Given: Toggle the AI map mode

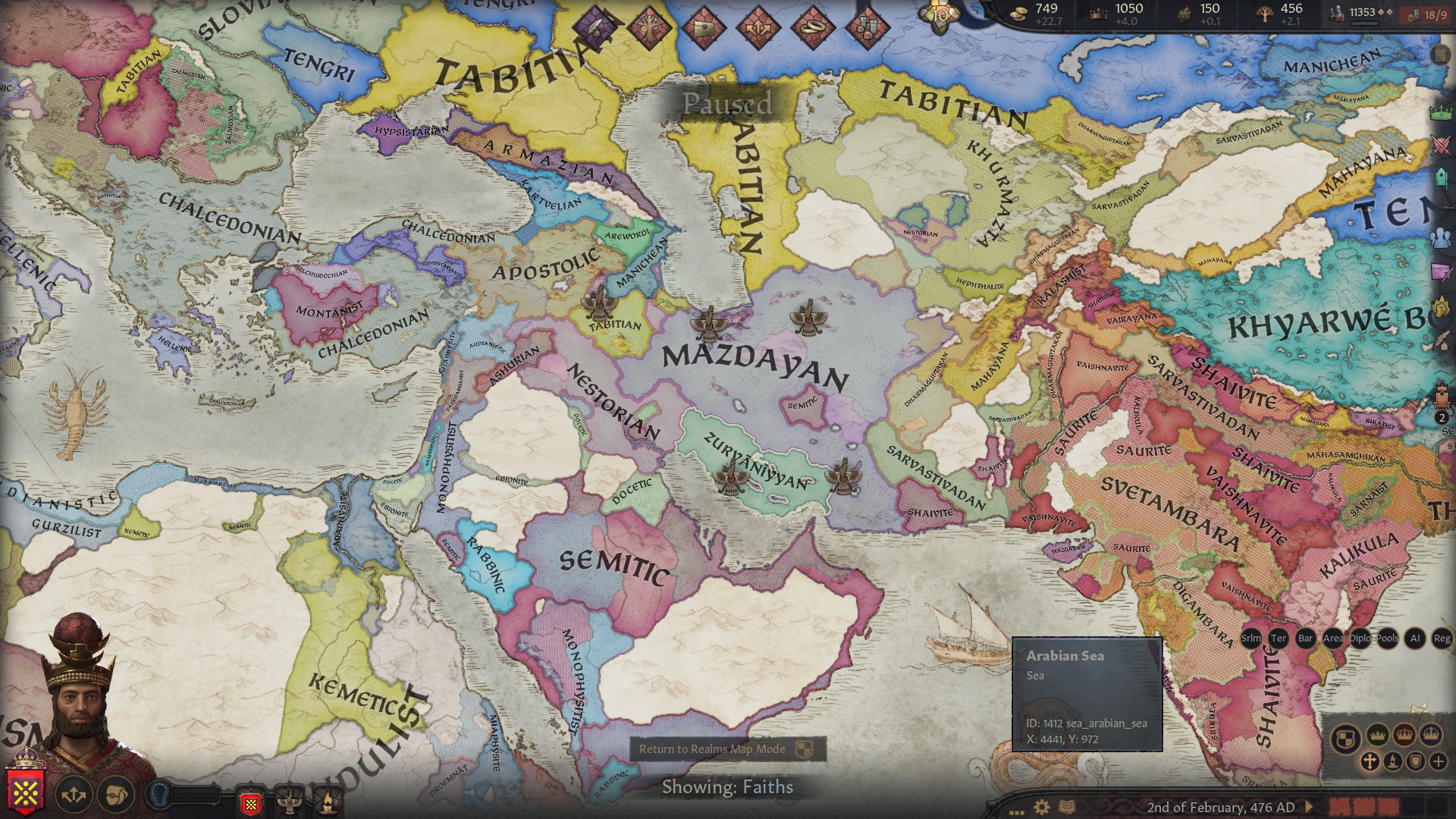Looking at the screenshot, I should 1416,639.
